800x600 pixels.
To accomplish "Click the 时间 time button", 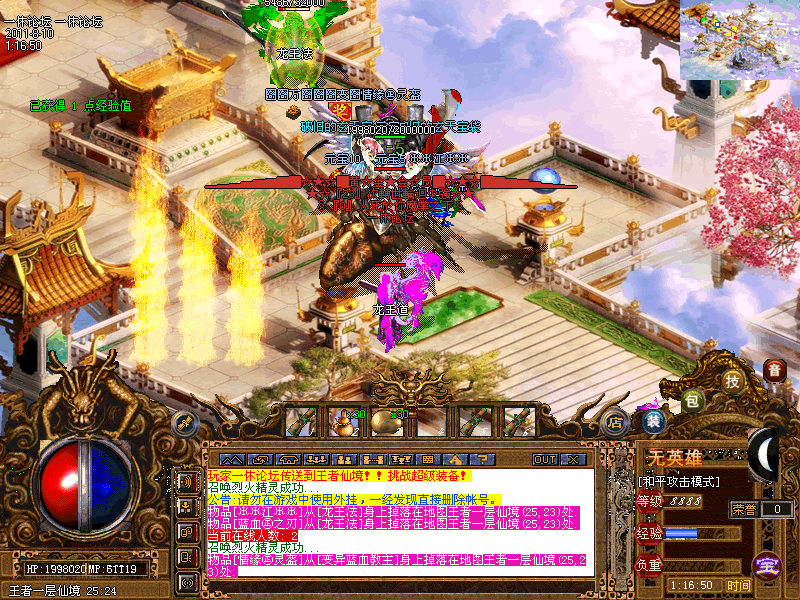I will pos(738,585).
